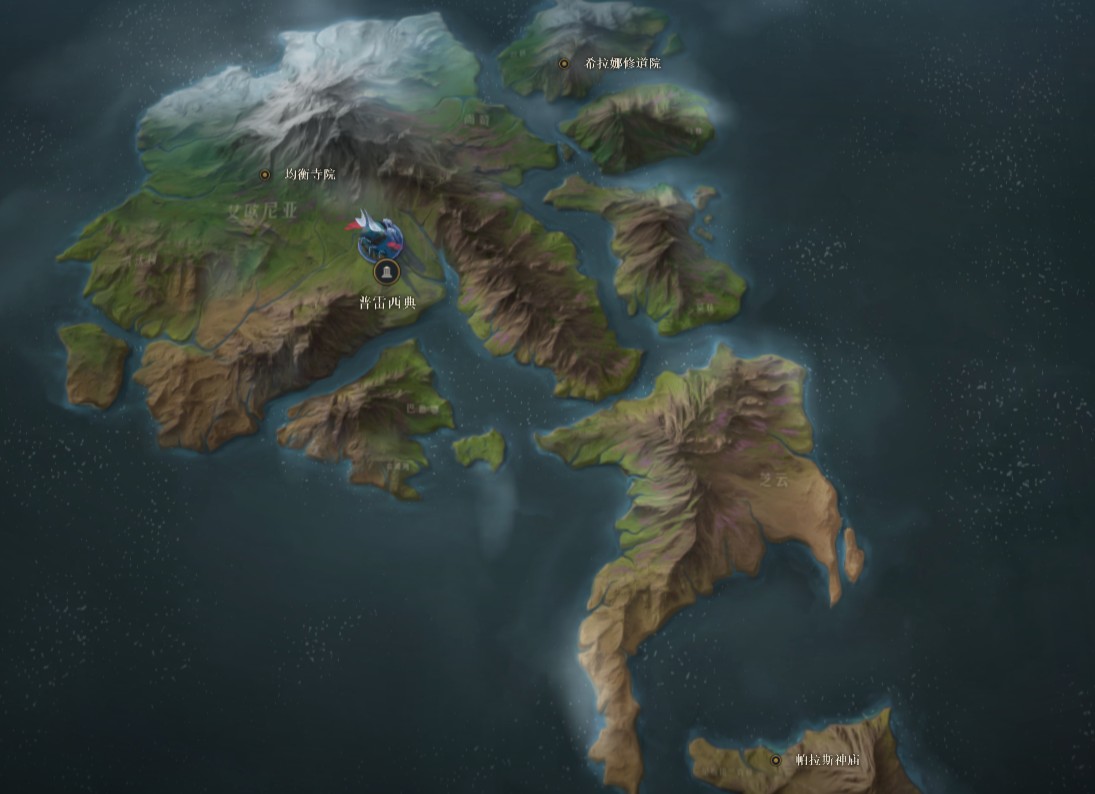Select the 希拉娜修道院 map marker
Screen dimensions: 1095x794
tap(564, 63)
